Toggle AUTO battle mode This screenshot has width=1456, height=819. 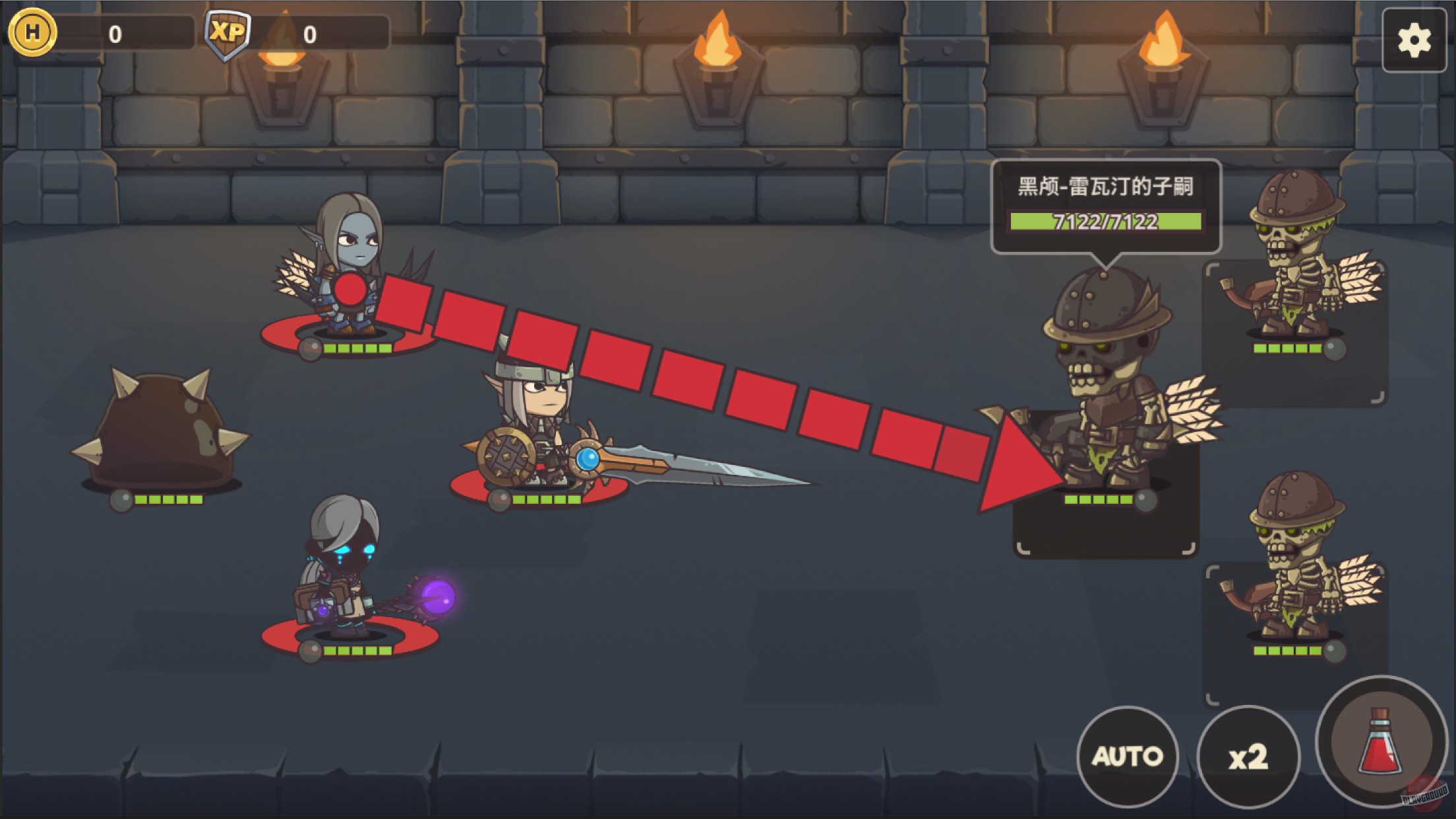1128,757
